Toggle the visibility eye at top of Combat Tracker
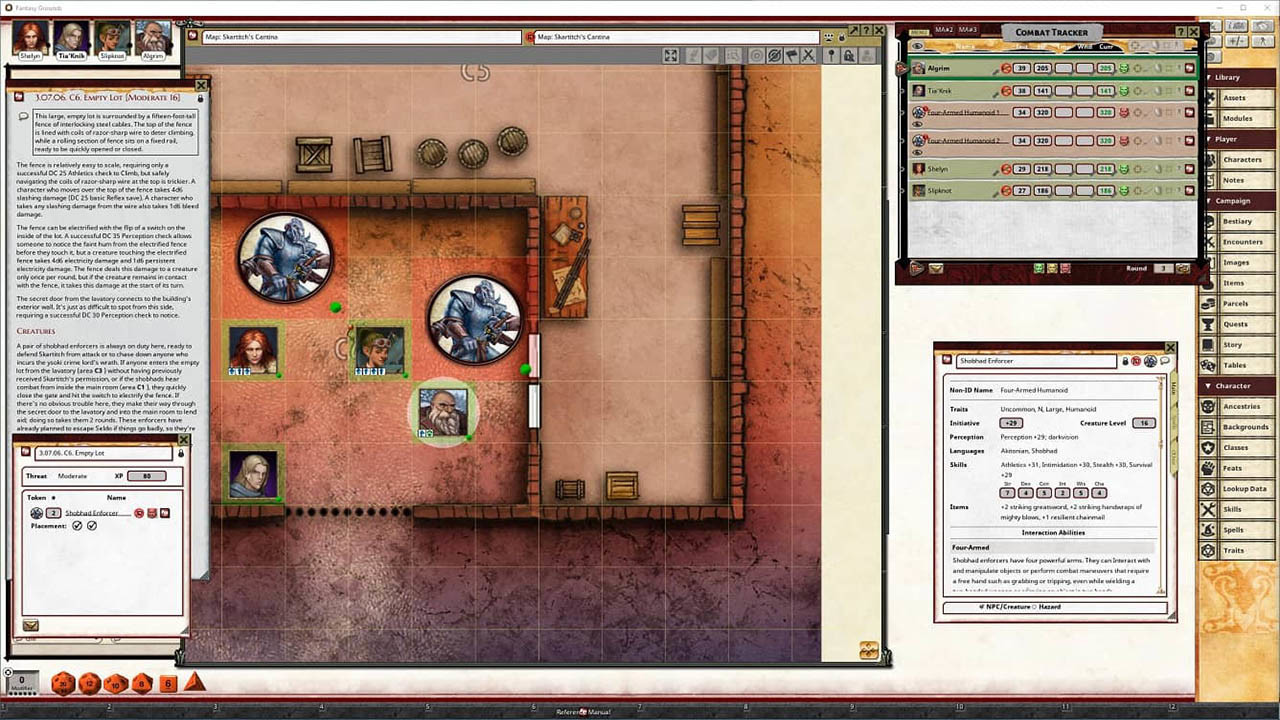1280x720 pixels. point(916,46)
